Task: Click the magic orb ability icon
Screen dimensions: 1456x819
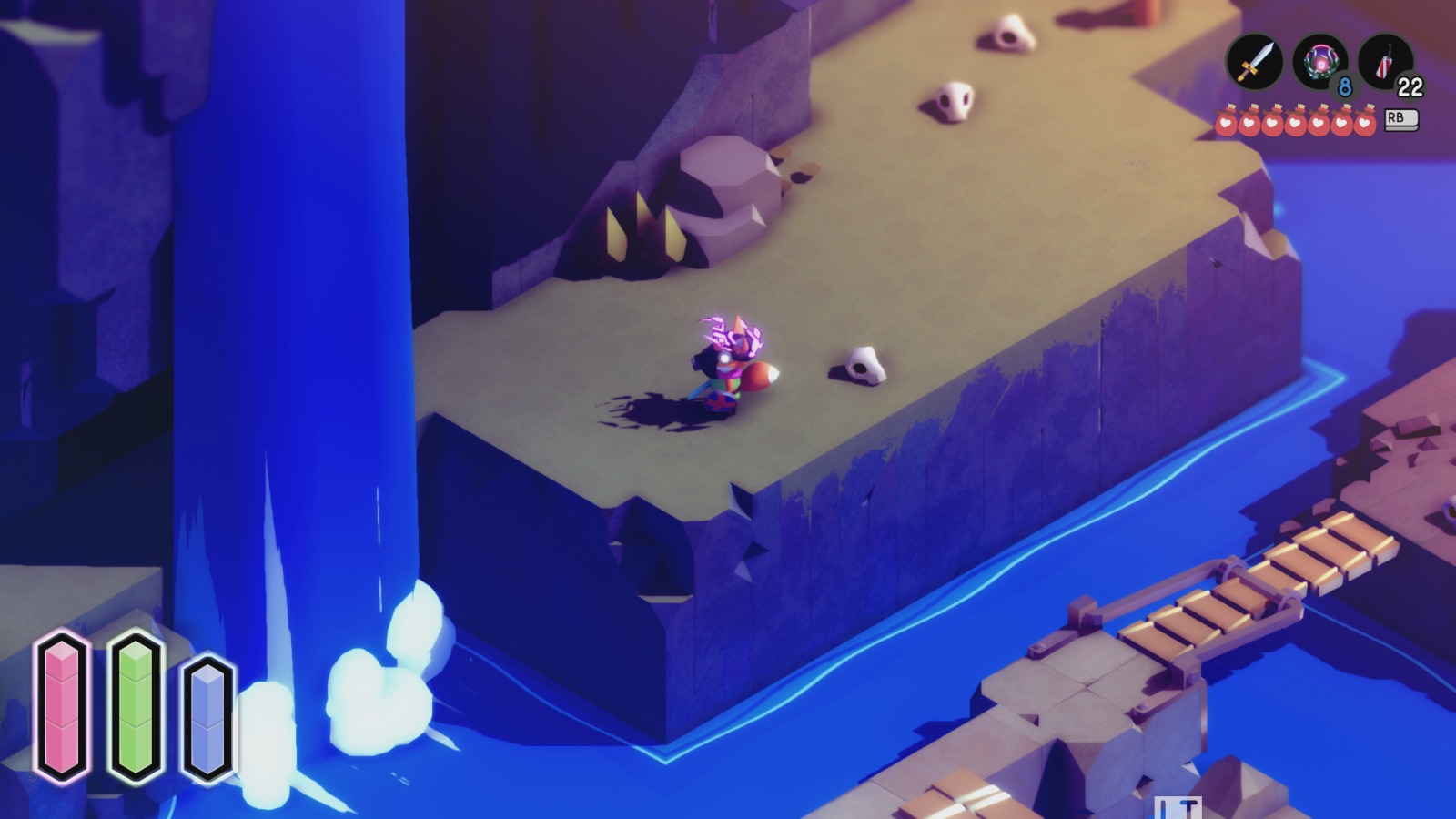Action: (1322, 60)
